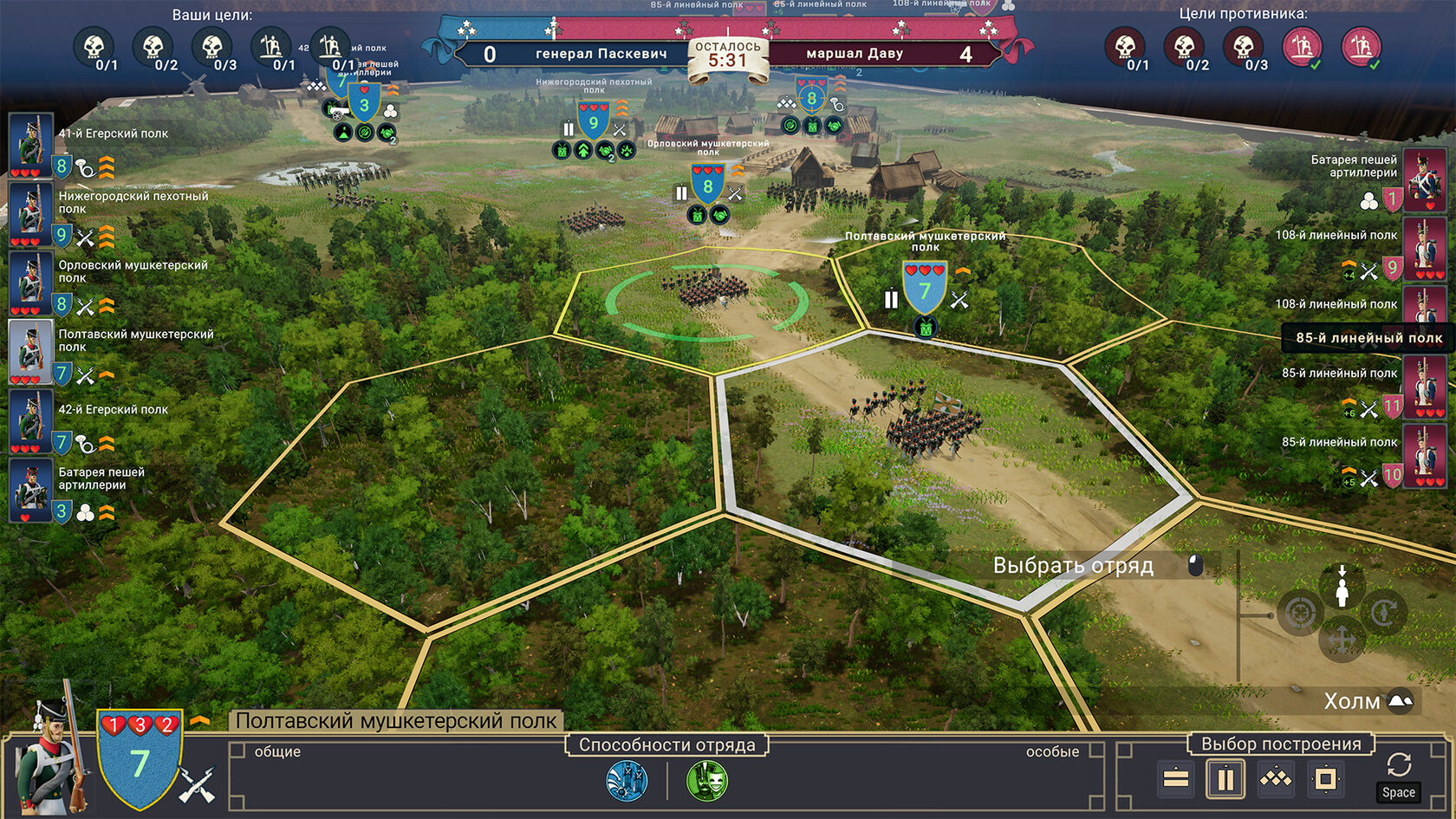Select Орловский мушкетерский полк portrait in left roster

point(30,282)
